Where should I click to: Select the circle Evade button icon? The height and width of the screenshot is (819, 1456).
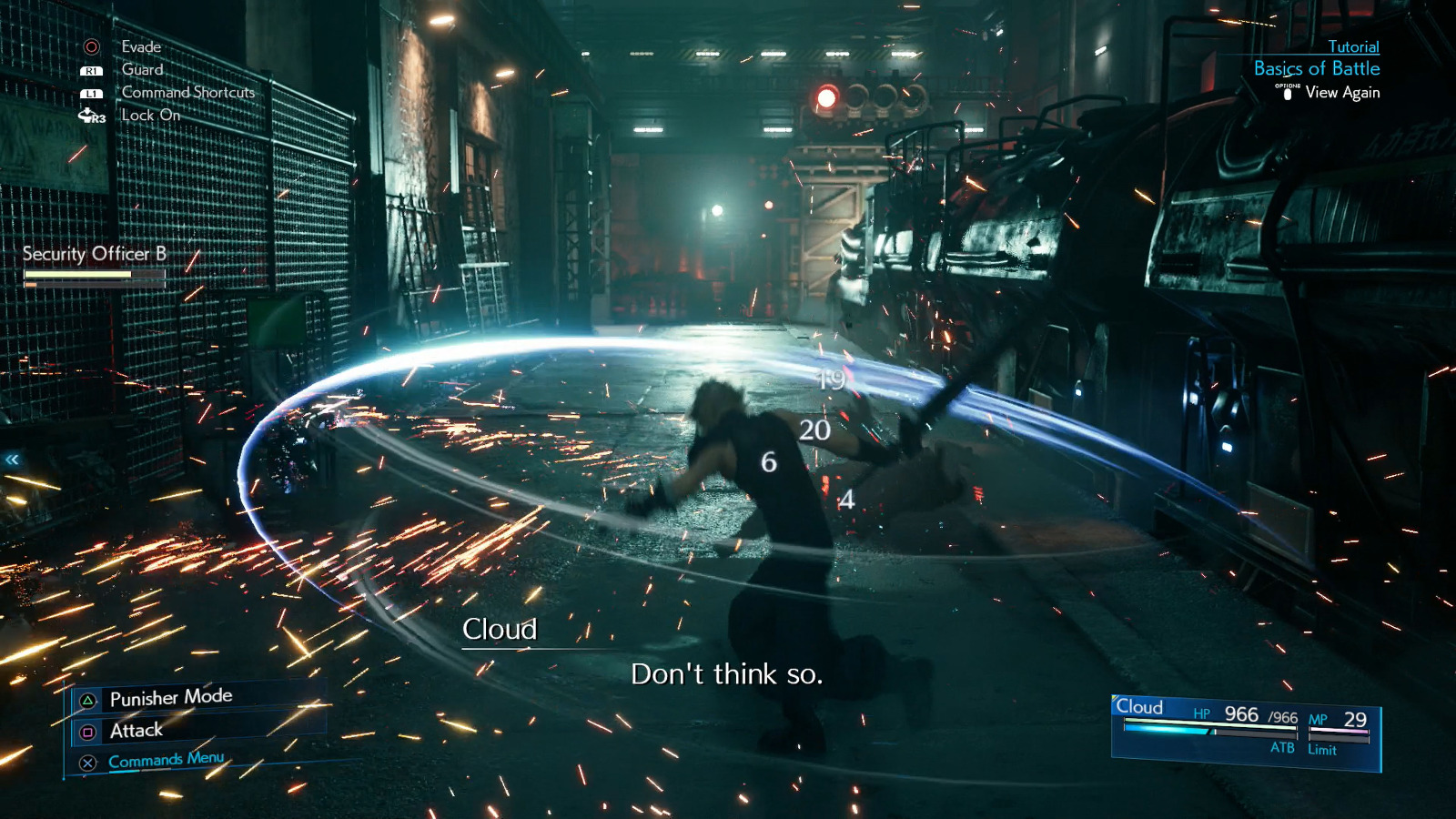click(91, 46)
